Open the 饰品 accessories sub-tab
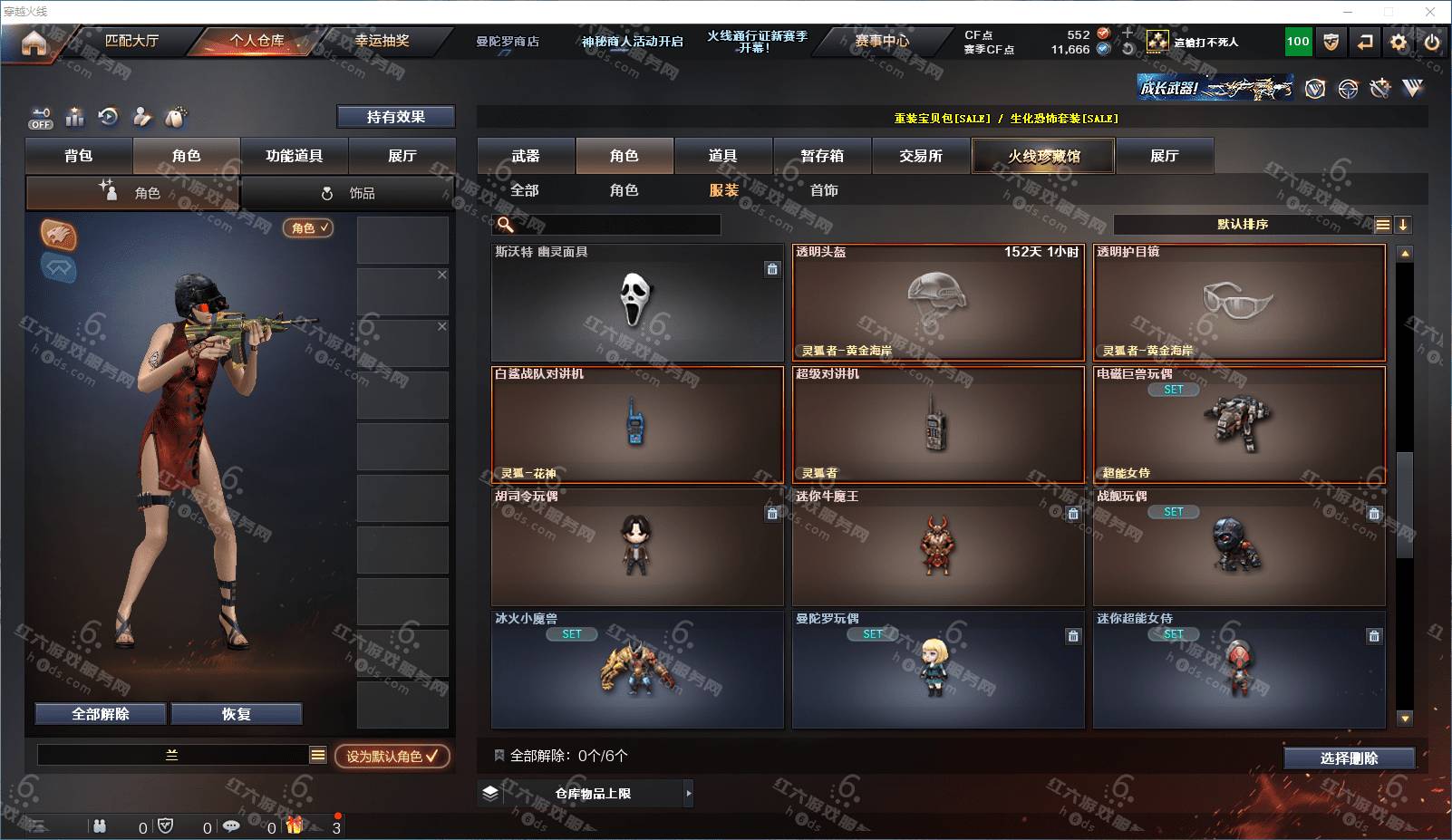 [349, 193]
